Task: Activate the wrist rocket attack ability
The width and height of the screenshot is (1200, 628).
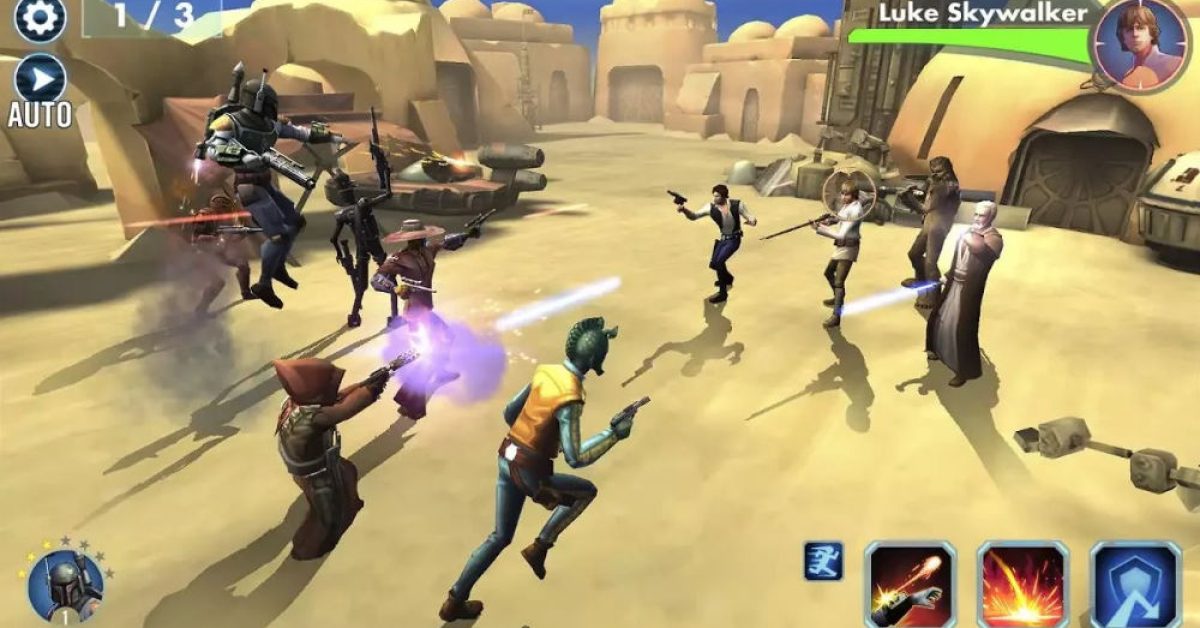Action: (x=909, y=585)
